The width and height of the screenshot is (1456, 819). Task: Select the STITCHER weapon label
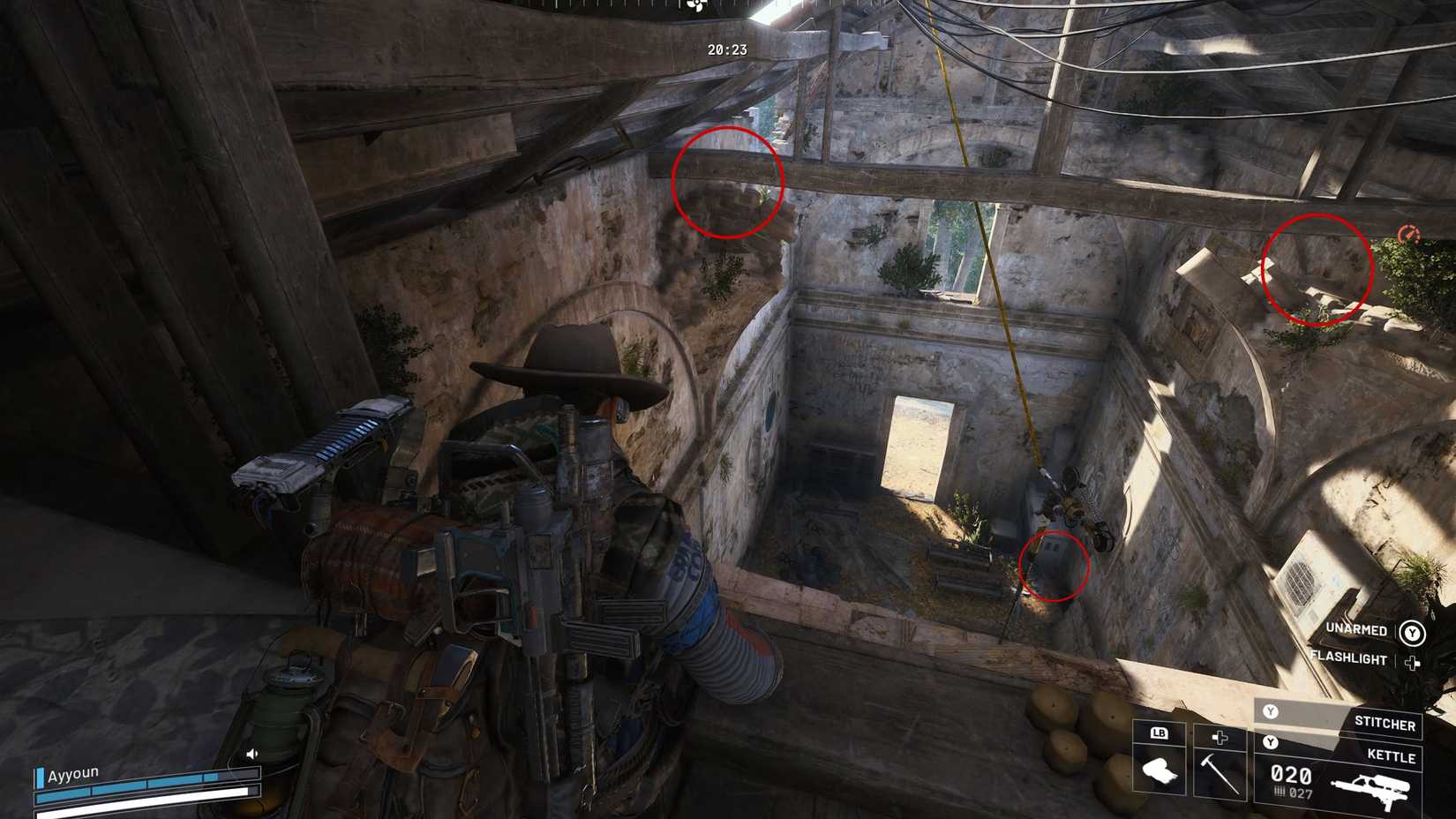(x=1385, y=723)
